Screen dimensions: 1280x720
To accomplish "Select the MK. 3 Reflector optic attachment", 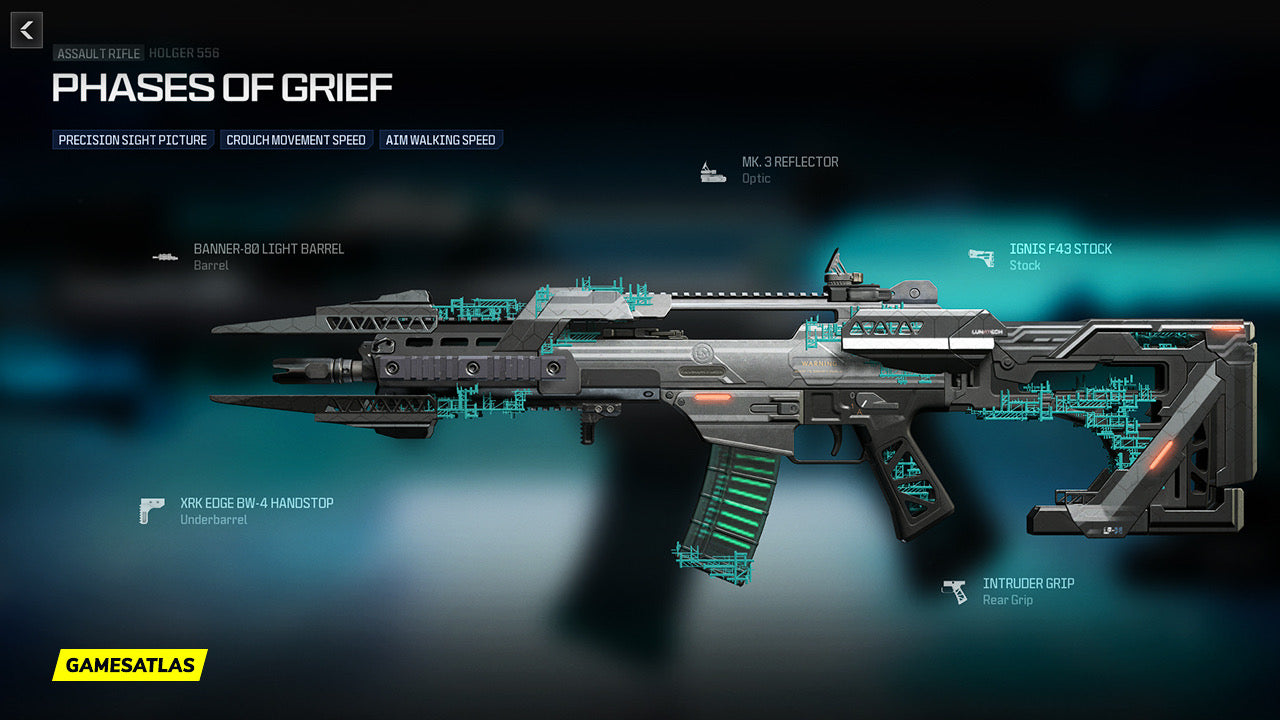I will pos(789,162).
